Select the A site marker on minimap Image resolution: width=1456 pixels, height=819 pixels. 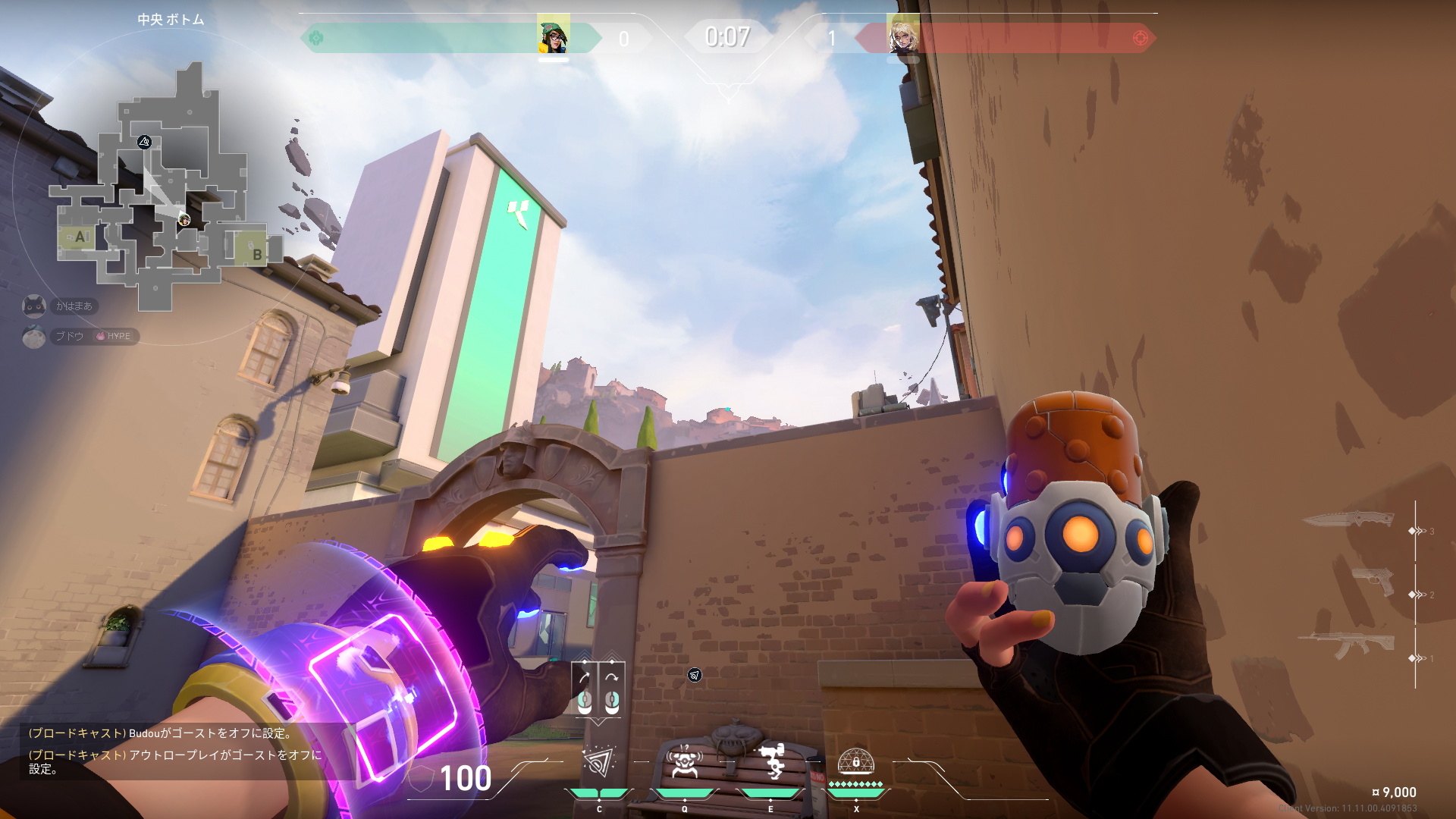point(80,237)
